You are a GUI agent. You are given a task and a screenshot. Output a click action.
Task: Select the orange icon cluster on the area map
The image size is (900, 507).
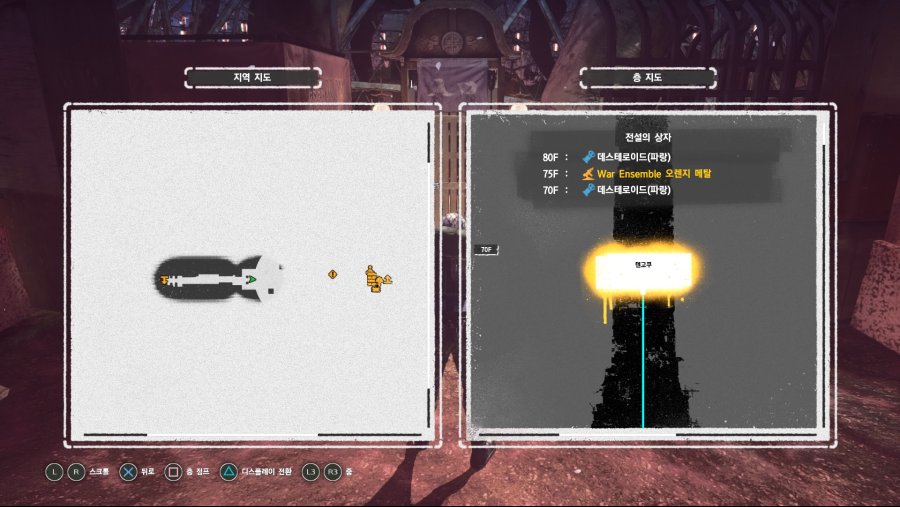[377, 279]
